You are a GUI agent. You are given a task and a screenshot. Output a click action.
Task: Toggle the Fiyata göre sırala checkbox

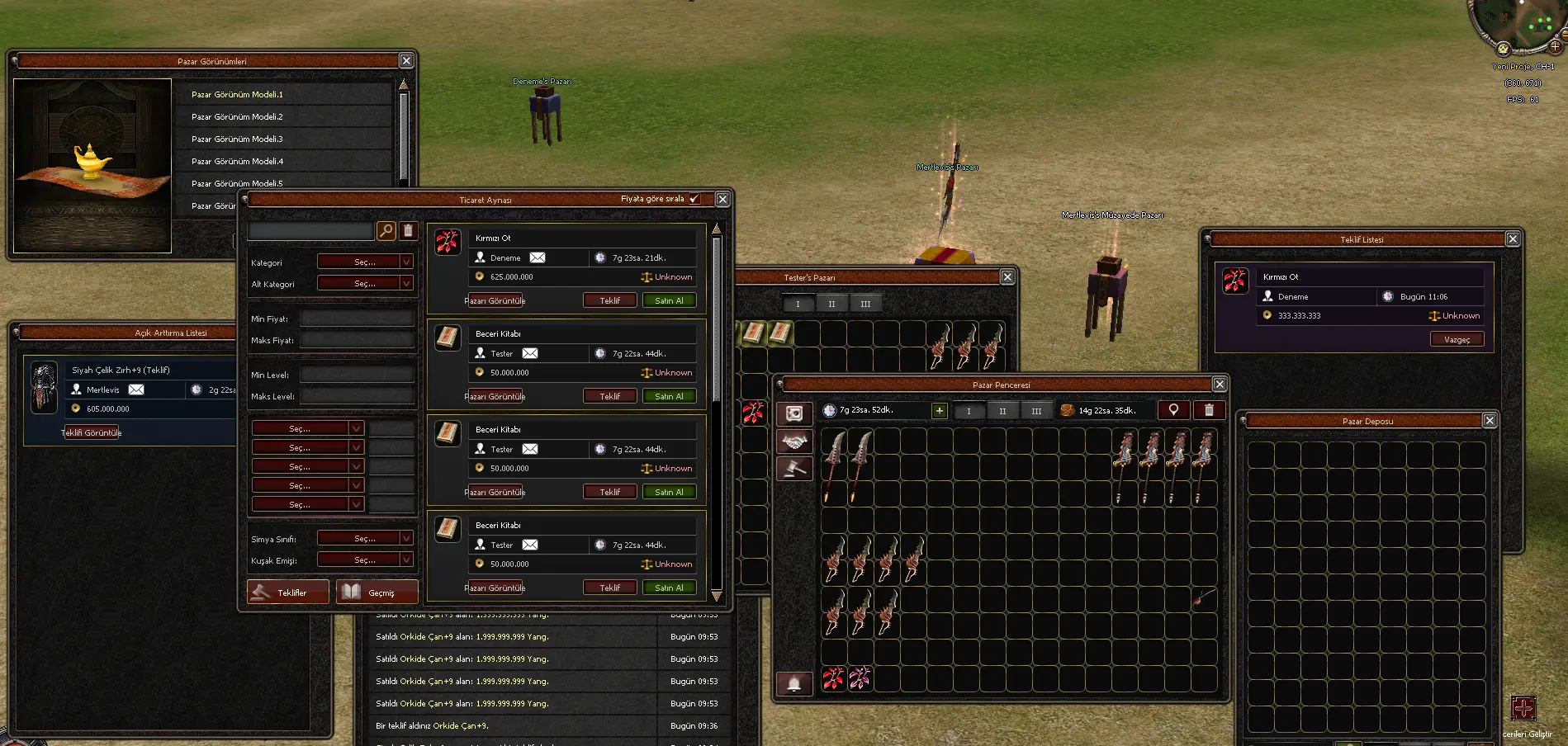pyautogui.click(x=694, y=199)
